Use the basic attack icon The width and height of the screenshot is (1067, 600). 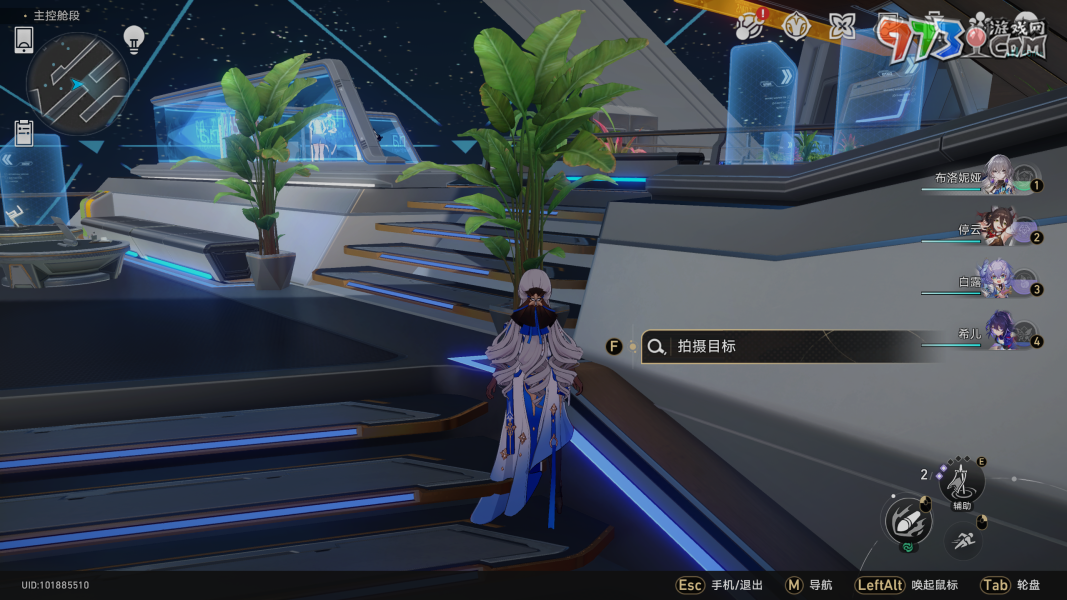(x=906, y=522)
